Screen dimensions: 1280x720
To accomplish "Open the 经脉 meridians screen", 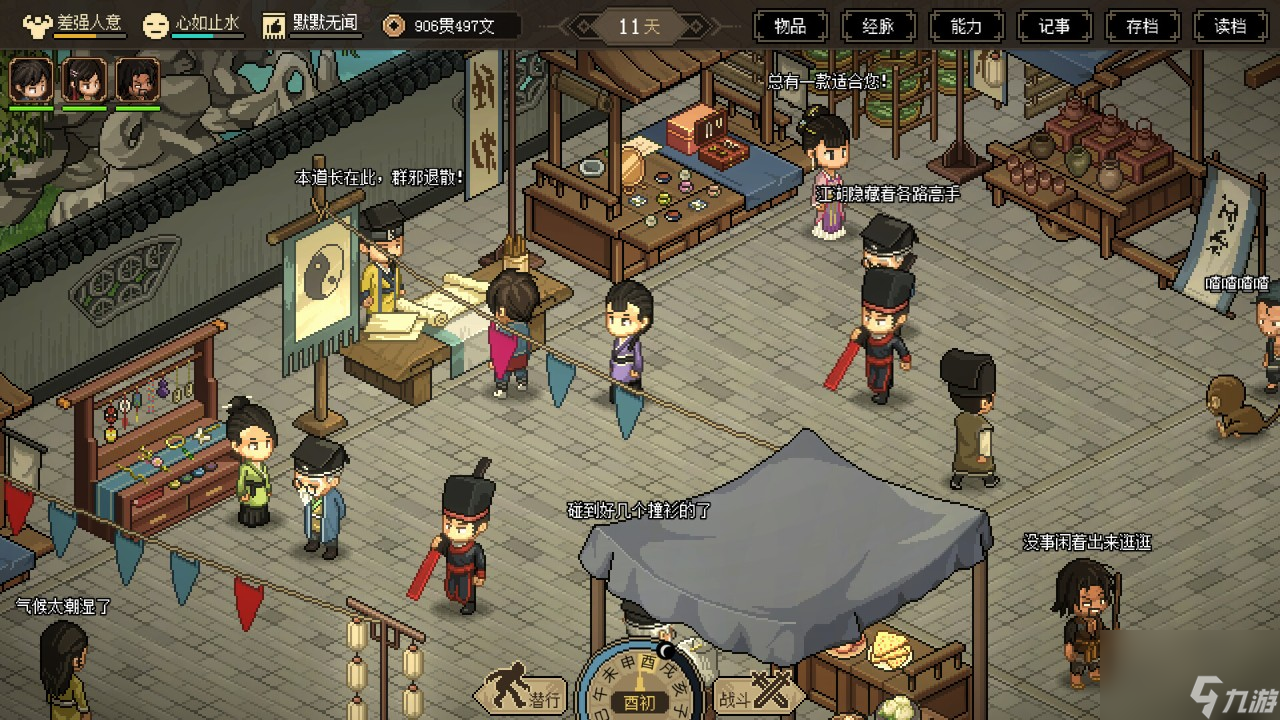I will pyautogui.click(x=878, y=26).
